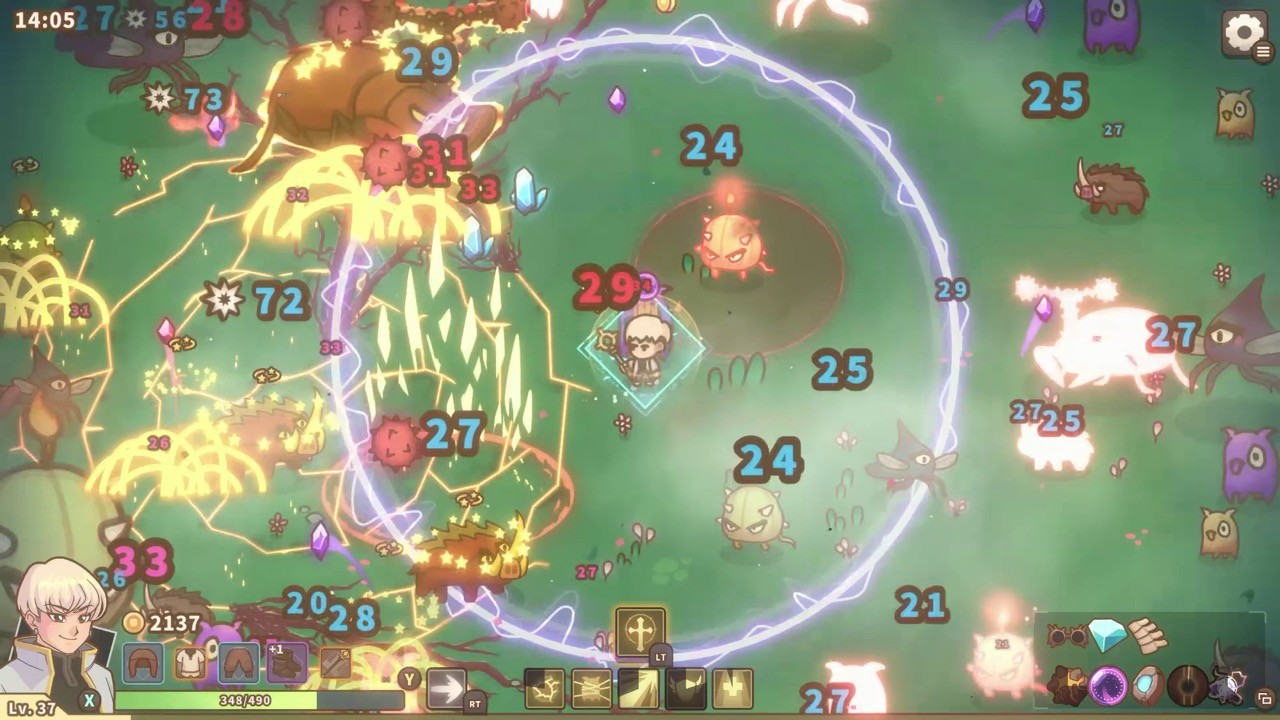
Task: Use the dark horned mask skill
Action: tap(685, 689)
